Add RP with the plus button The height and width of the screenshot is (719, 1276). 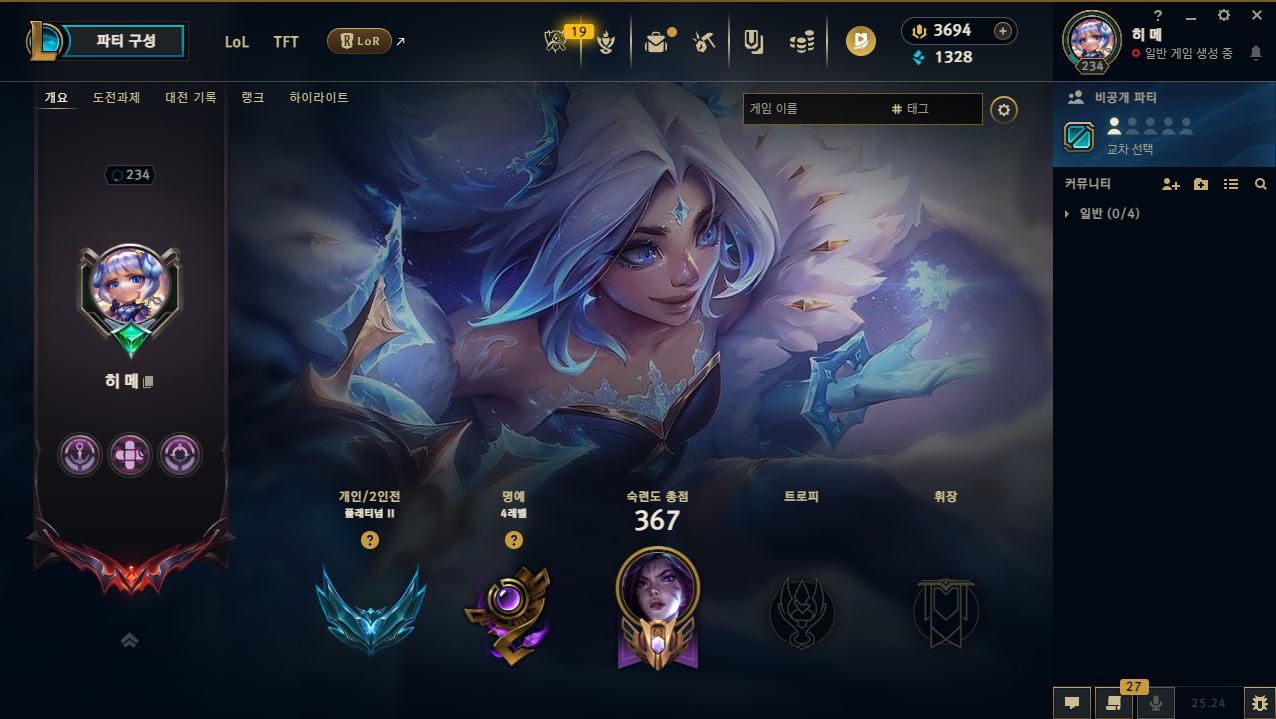click(1002, 31)
